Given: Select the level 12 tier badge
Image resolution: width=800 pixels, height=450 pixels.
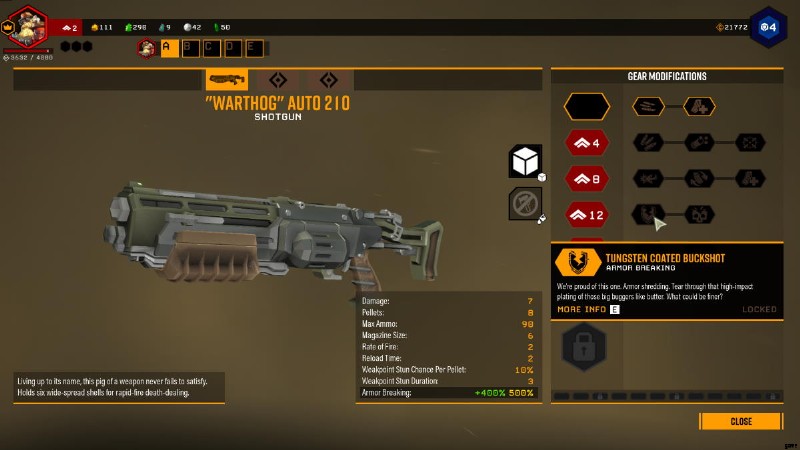Looking at the screenshot, I should pyautogui.click(x=586, y=214).
